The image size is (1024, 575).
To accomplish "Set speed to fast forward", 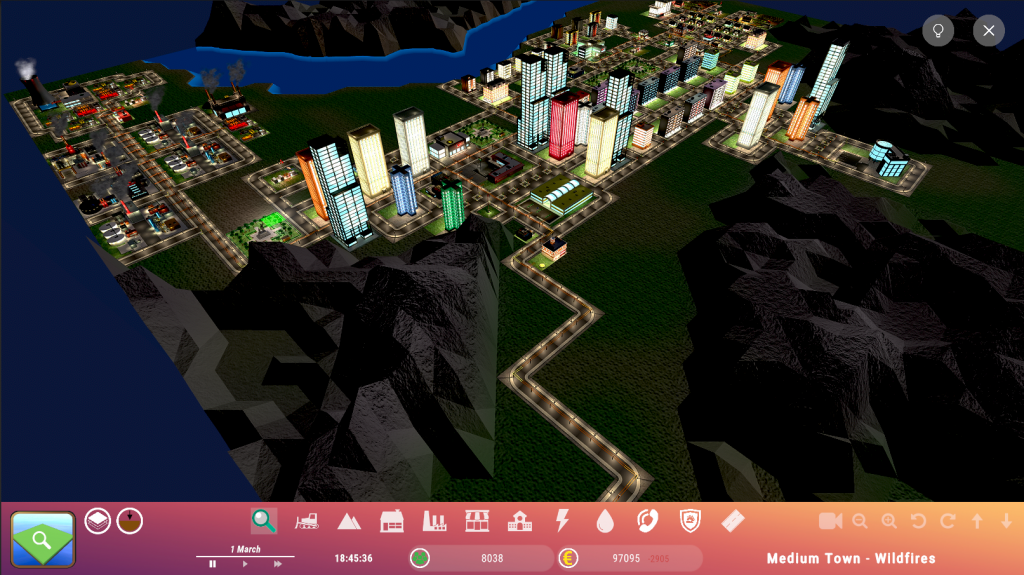I will [x=277, y=564].
